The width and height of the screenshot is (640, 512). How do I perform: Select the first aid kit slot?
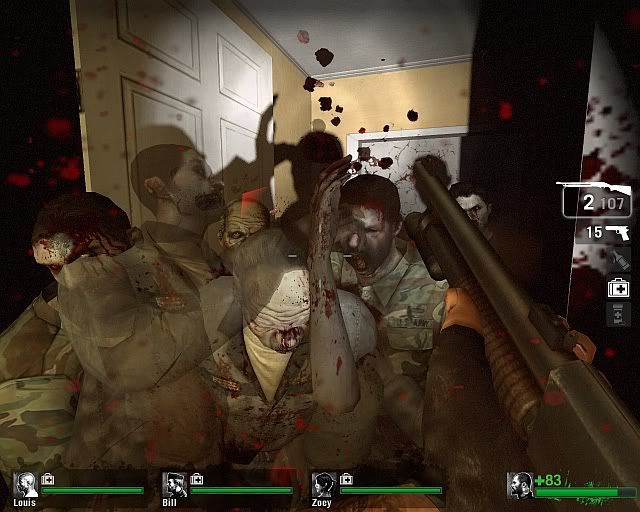pyautogui.click(x=618, y=288)
